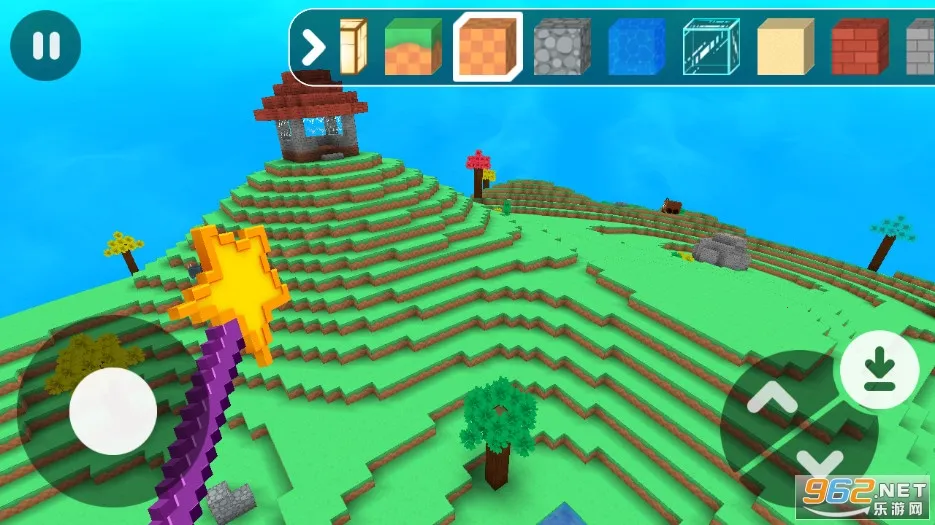Select the wooden door item in the hotbar
The height and width of the screenshot is (525, 935).
pos(353,47)
